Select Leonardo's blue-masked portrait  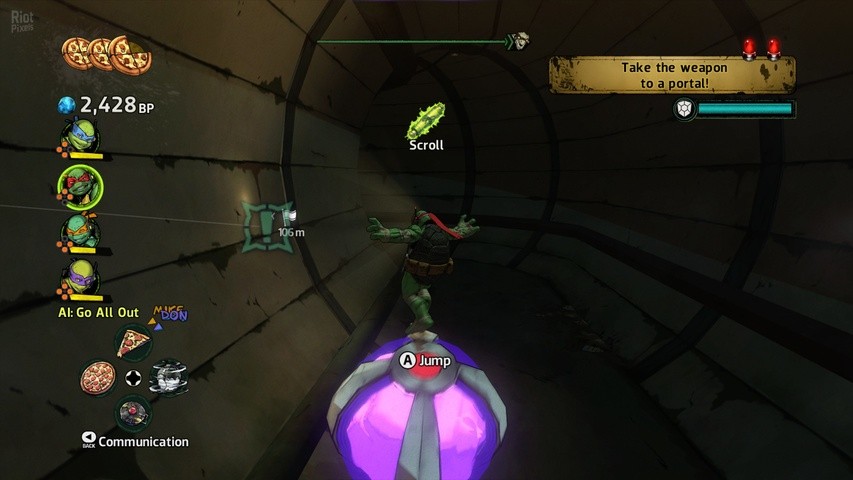[x=81, y=136]
